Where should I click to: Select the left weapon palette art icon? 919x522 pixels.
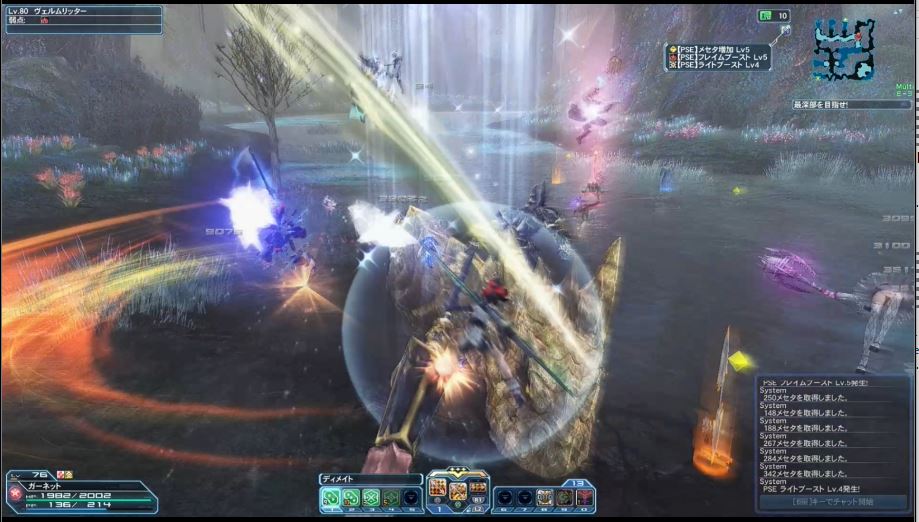437,488
